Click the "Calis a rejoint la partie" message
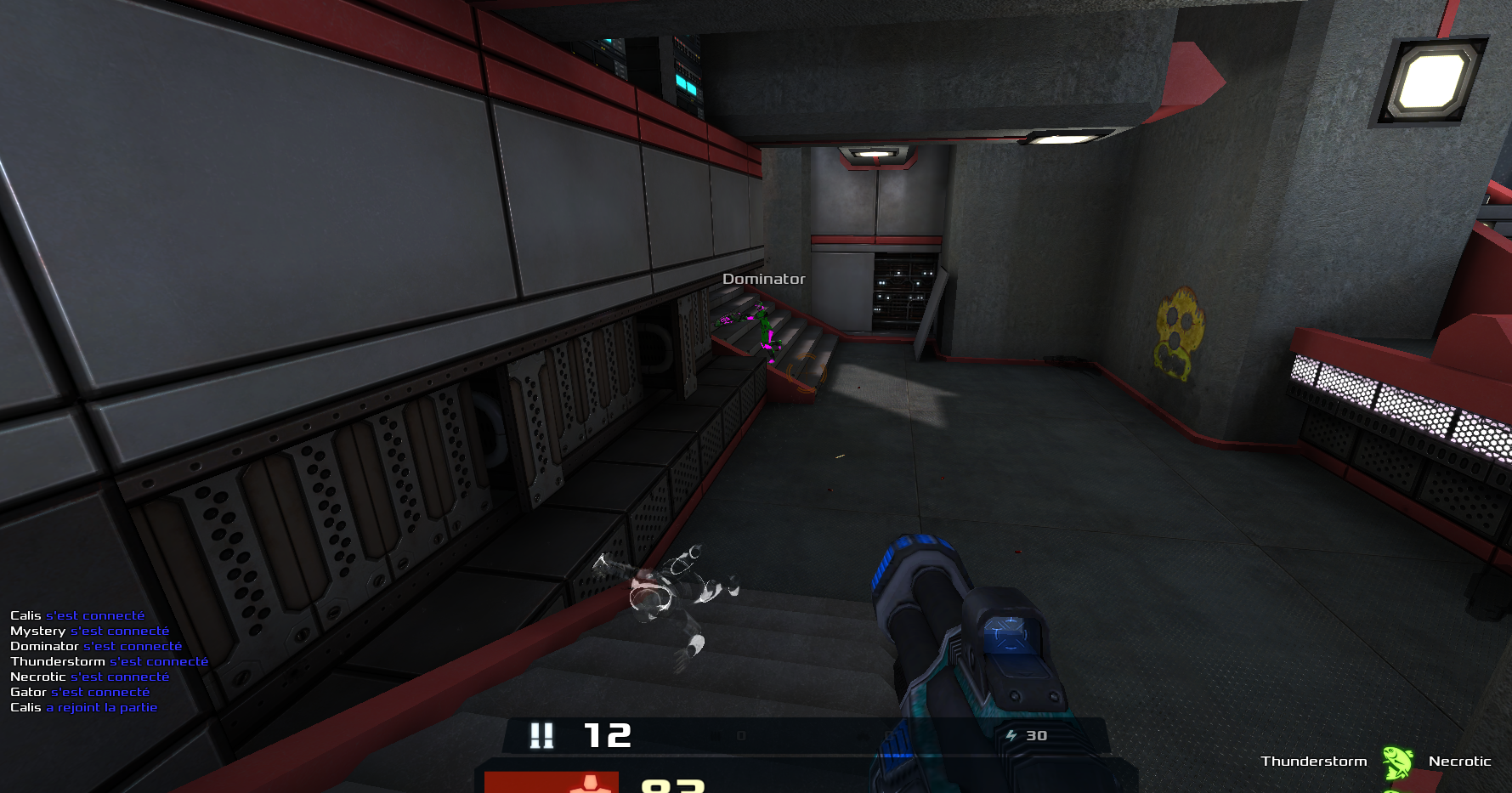 click(x=84, y=707)
